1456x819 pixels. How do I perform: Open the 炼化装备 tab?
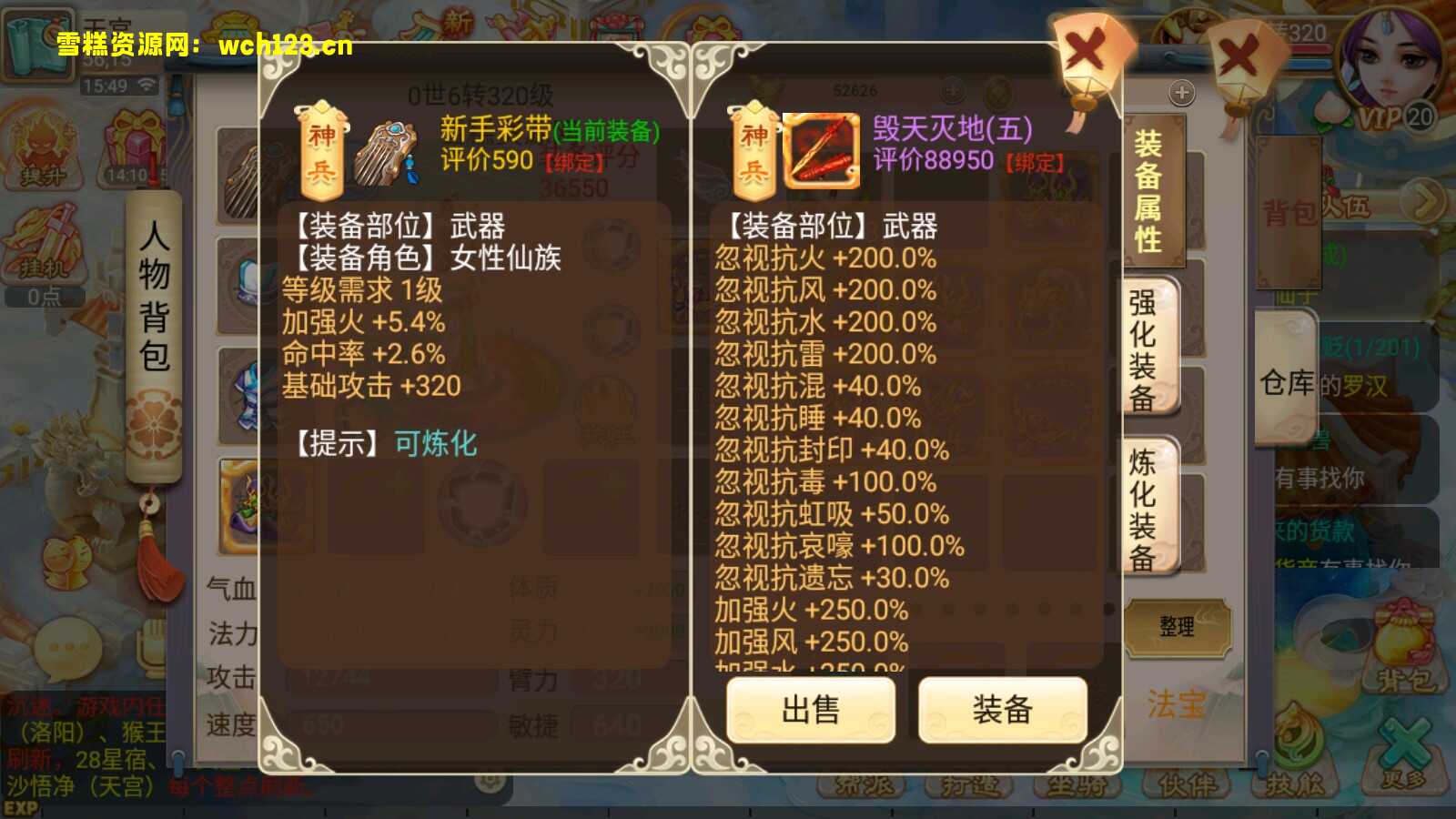pos(1149,505)
